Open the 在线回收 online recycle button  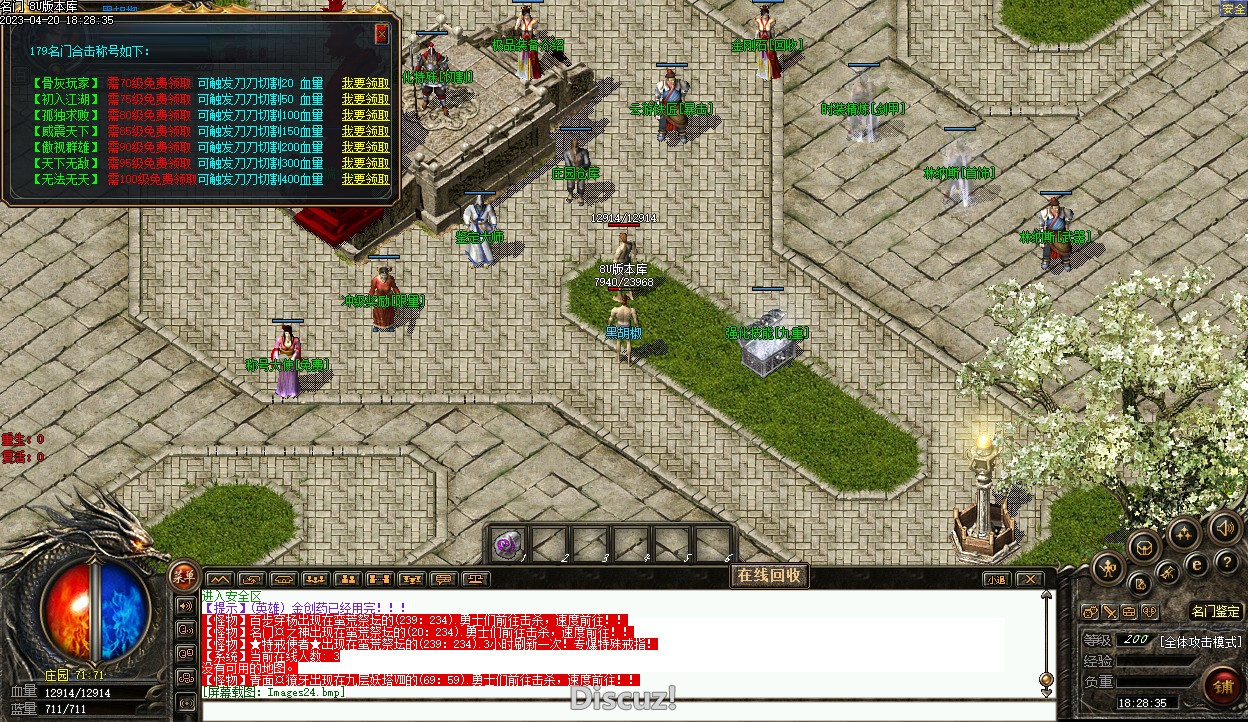[768, 575]
